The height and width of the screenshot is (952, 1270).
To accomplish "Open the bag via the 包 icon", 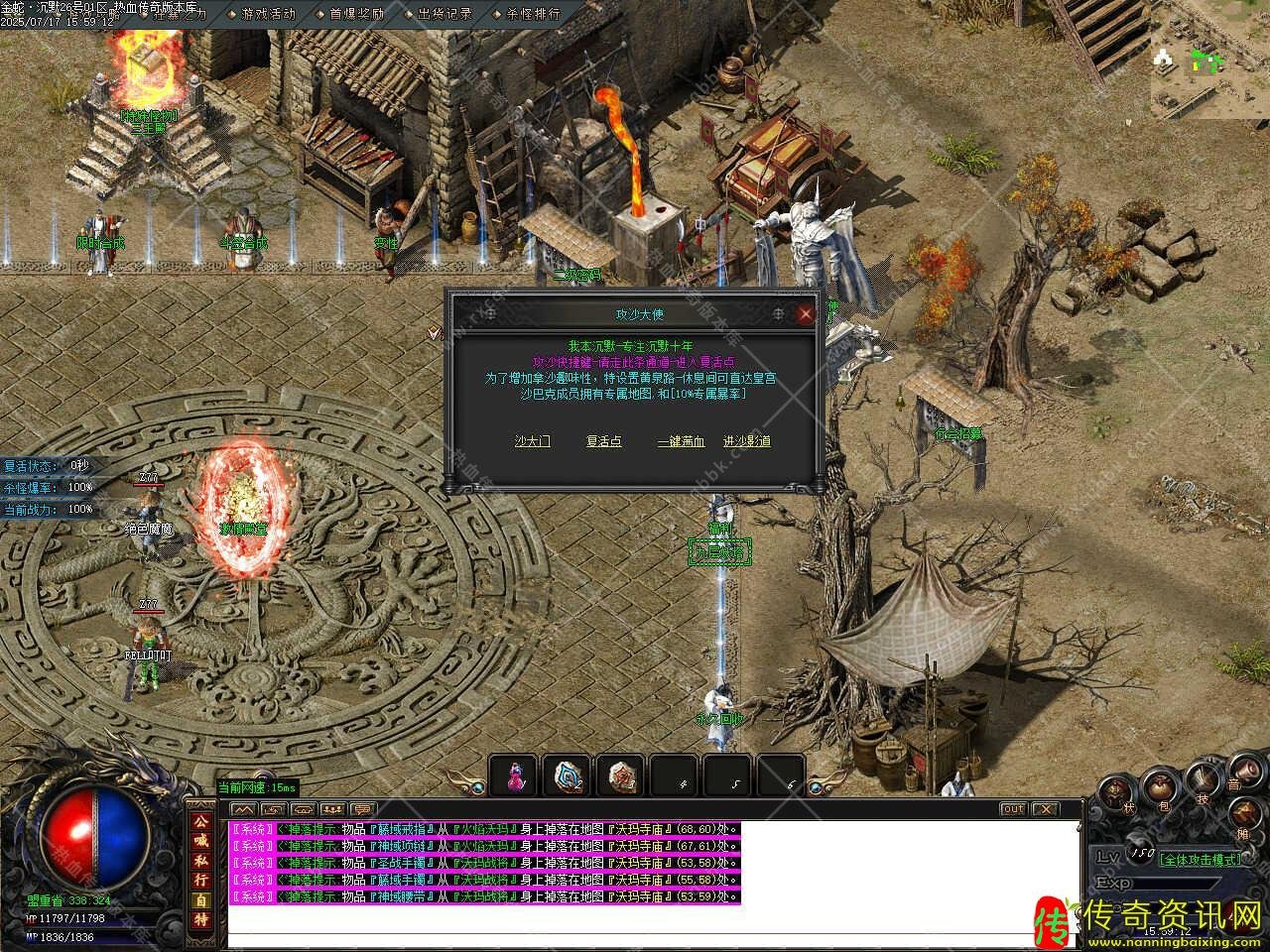I will (x=1161, y=788).
